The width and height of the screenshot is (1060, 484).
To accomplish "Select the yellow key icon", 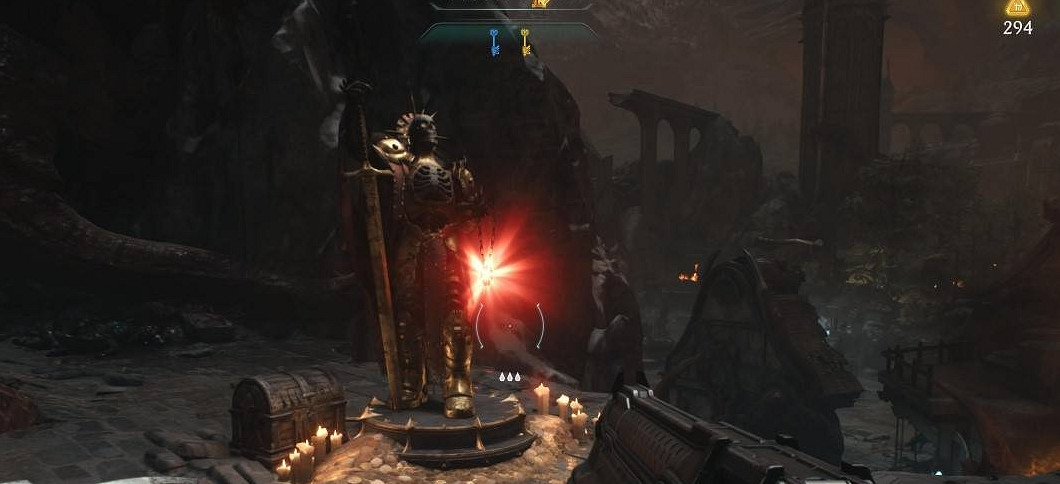I will (525, 41).
